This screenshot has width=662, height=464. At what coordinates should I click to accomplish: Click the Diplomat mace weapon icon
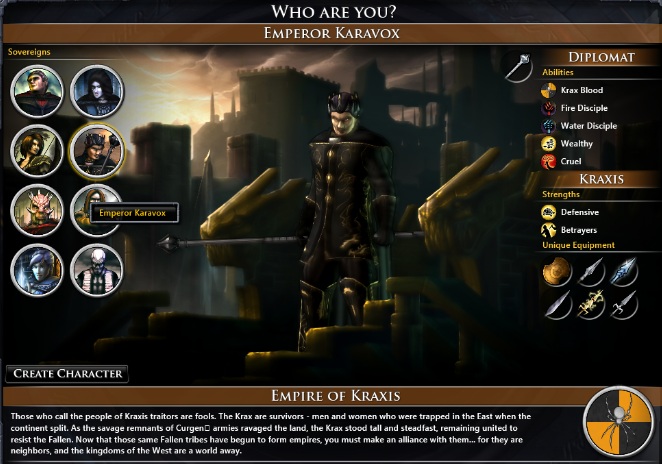click(x=519, y=66)
